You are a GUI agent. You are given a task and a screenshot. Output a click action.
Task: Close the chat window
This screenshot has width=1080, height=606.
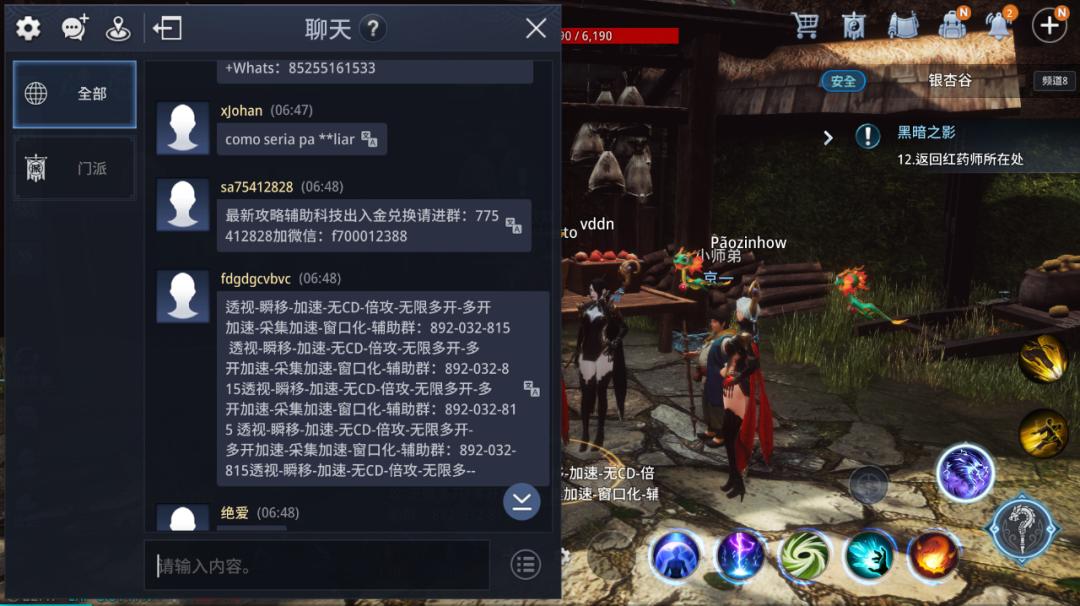[x=536, y=28]
